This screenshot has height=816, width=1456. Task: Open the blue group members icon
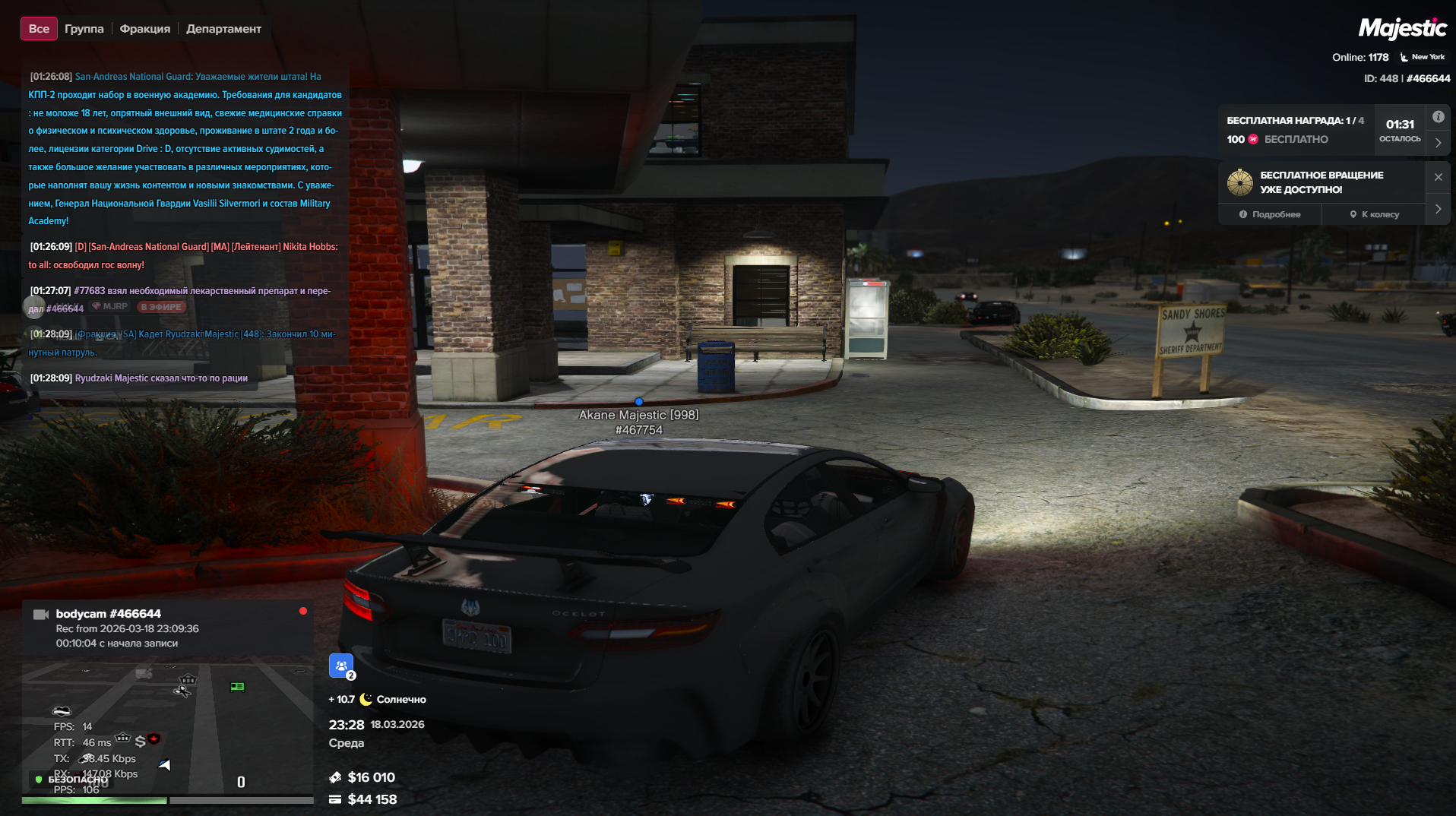[341, 666]
